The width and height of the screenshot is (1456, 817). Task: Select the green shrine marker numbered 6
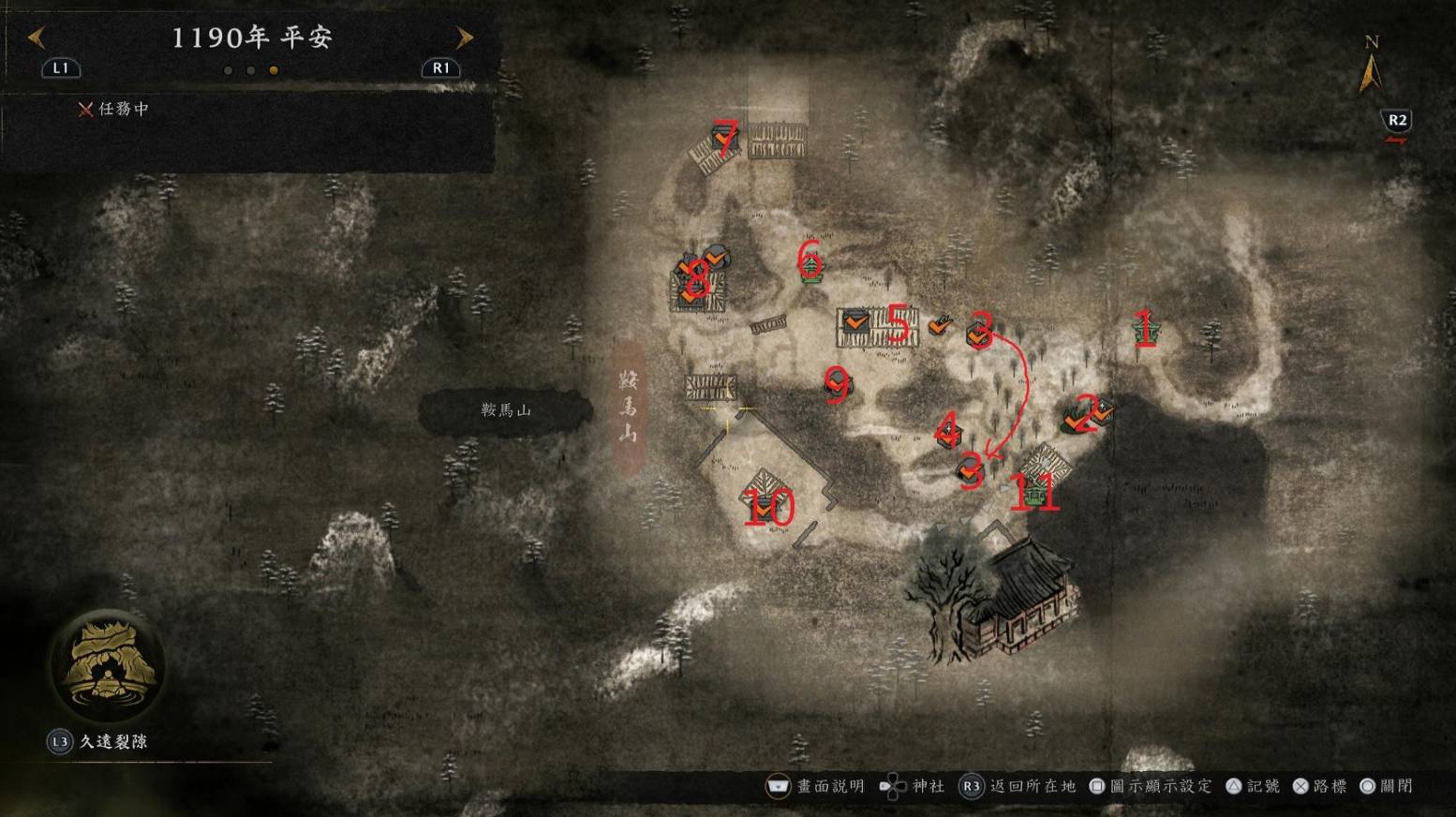click(x=811, y=263)
